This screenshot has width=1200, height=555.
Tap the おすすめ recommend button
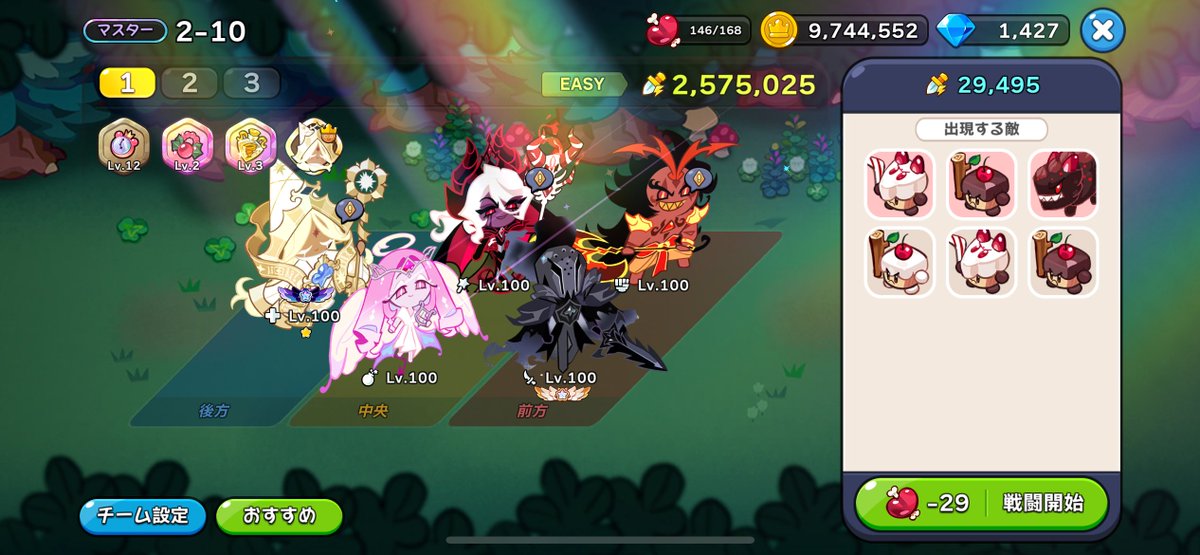tap(279, 516)
